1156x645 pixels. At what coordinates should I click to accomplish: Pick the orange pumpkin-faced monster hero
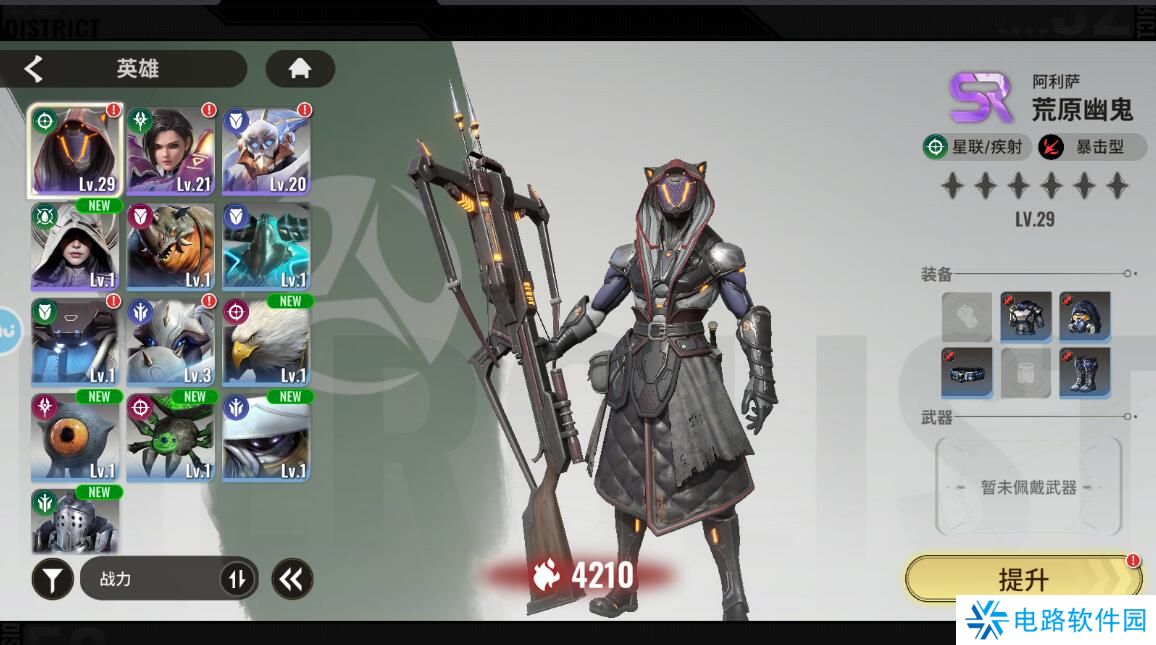click(170, 247)
